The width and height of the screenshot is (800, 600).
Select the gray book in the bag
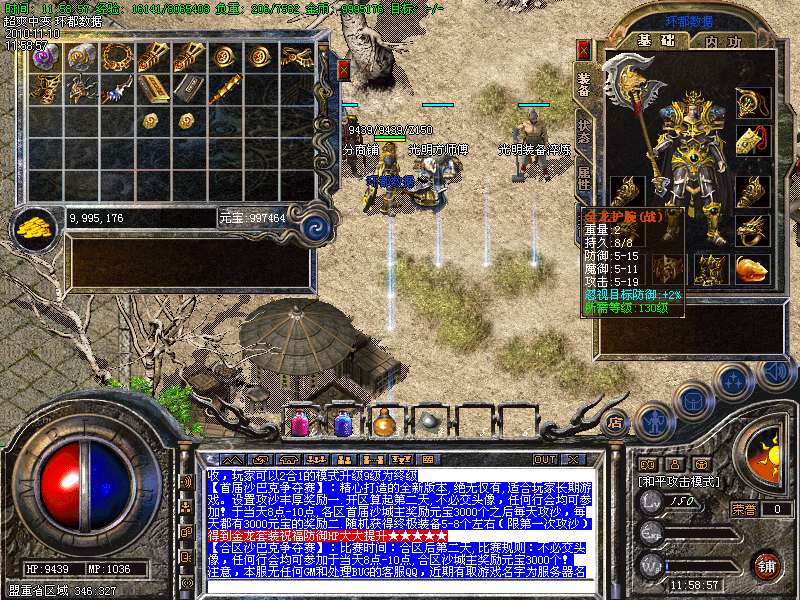(187, 88)
